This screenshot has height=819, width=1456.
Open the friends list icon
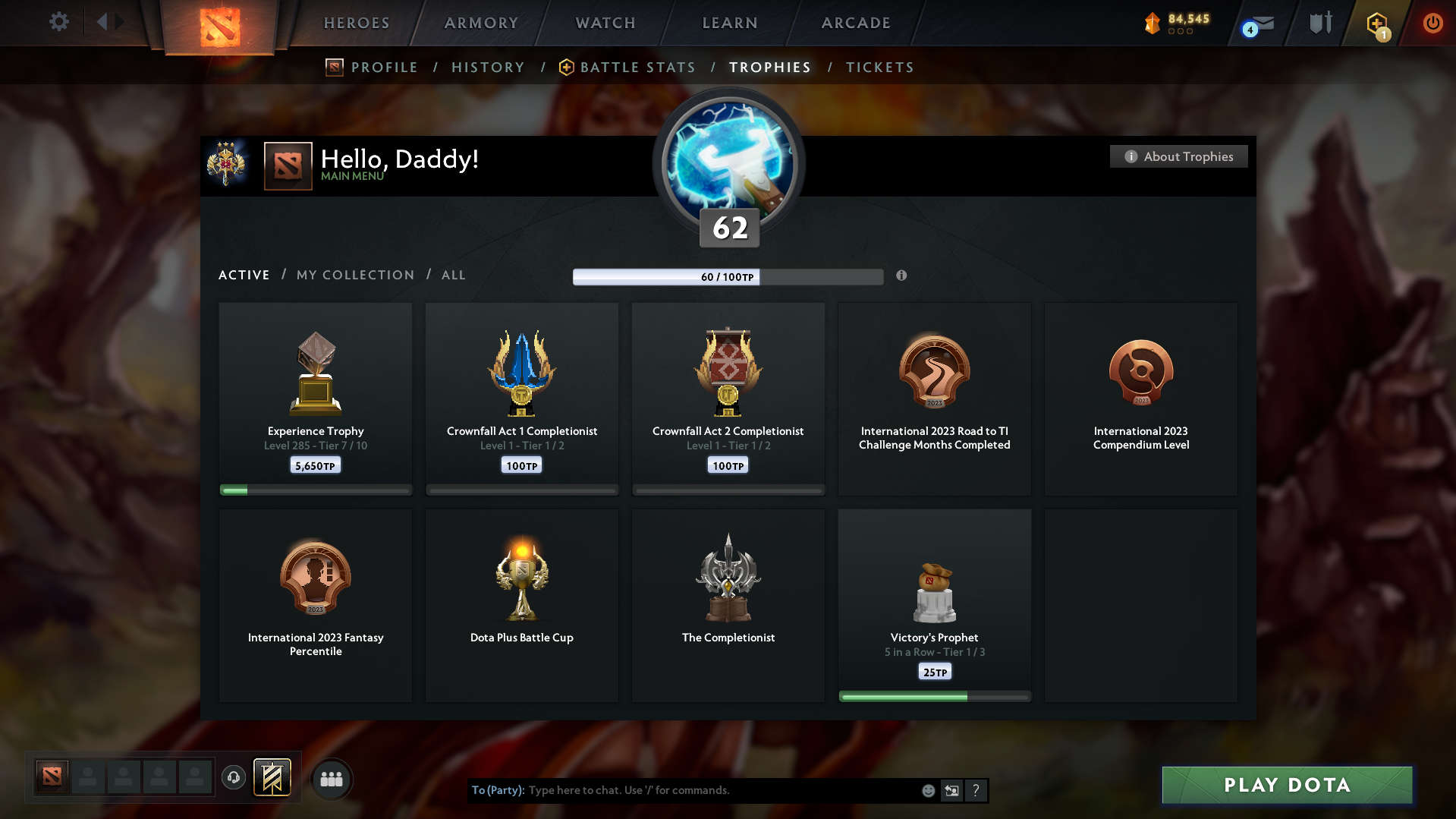(332, 778)
